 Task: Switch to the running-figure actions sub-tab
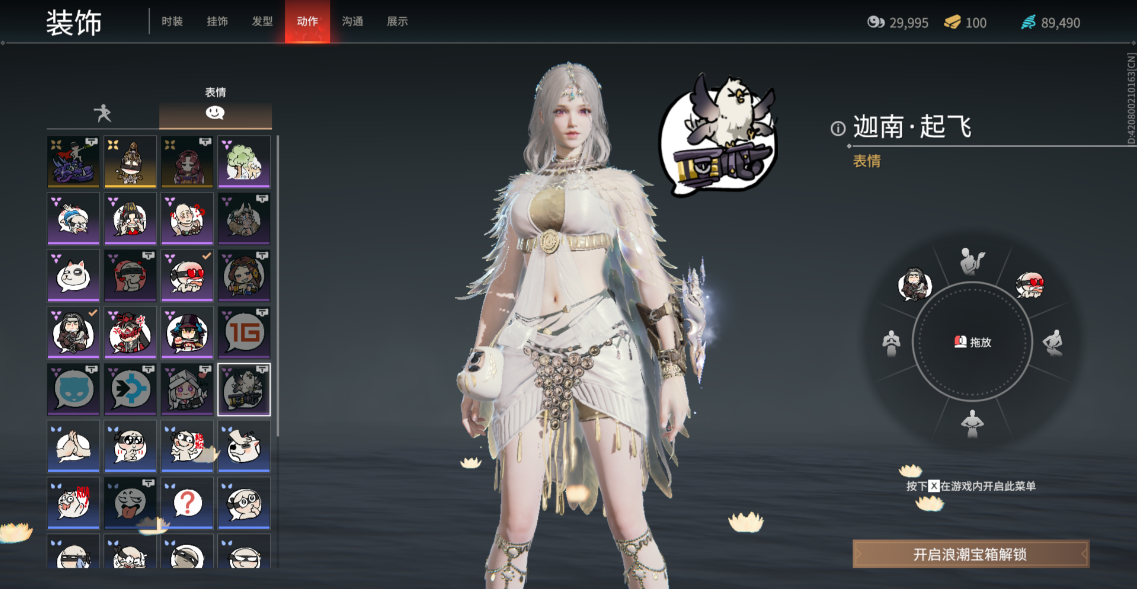pyautogui.click(x=102, y=113)
